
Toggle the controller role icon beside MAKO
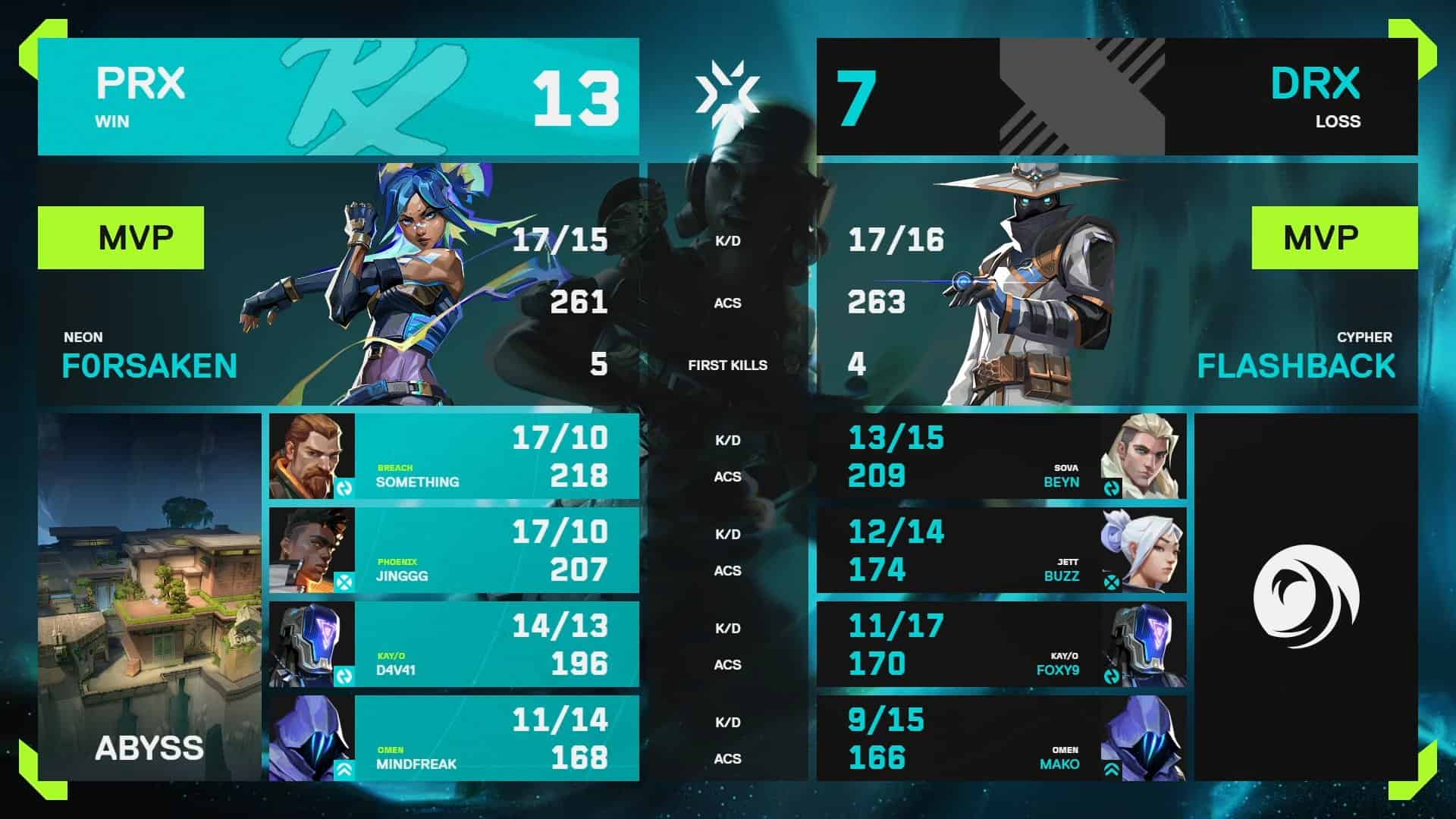click(x=1110, y=768)
